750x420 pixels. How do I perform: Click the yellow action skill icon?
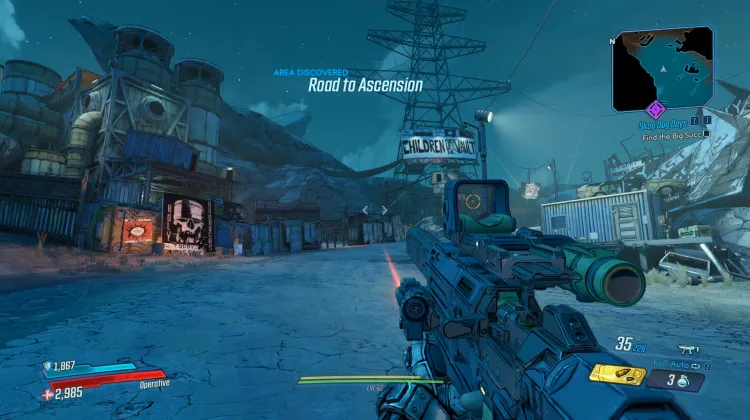(x=617, y=375)
